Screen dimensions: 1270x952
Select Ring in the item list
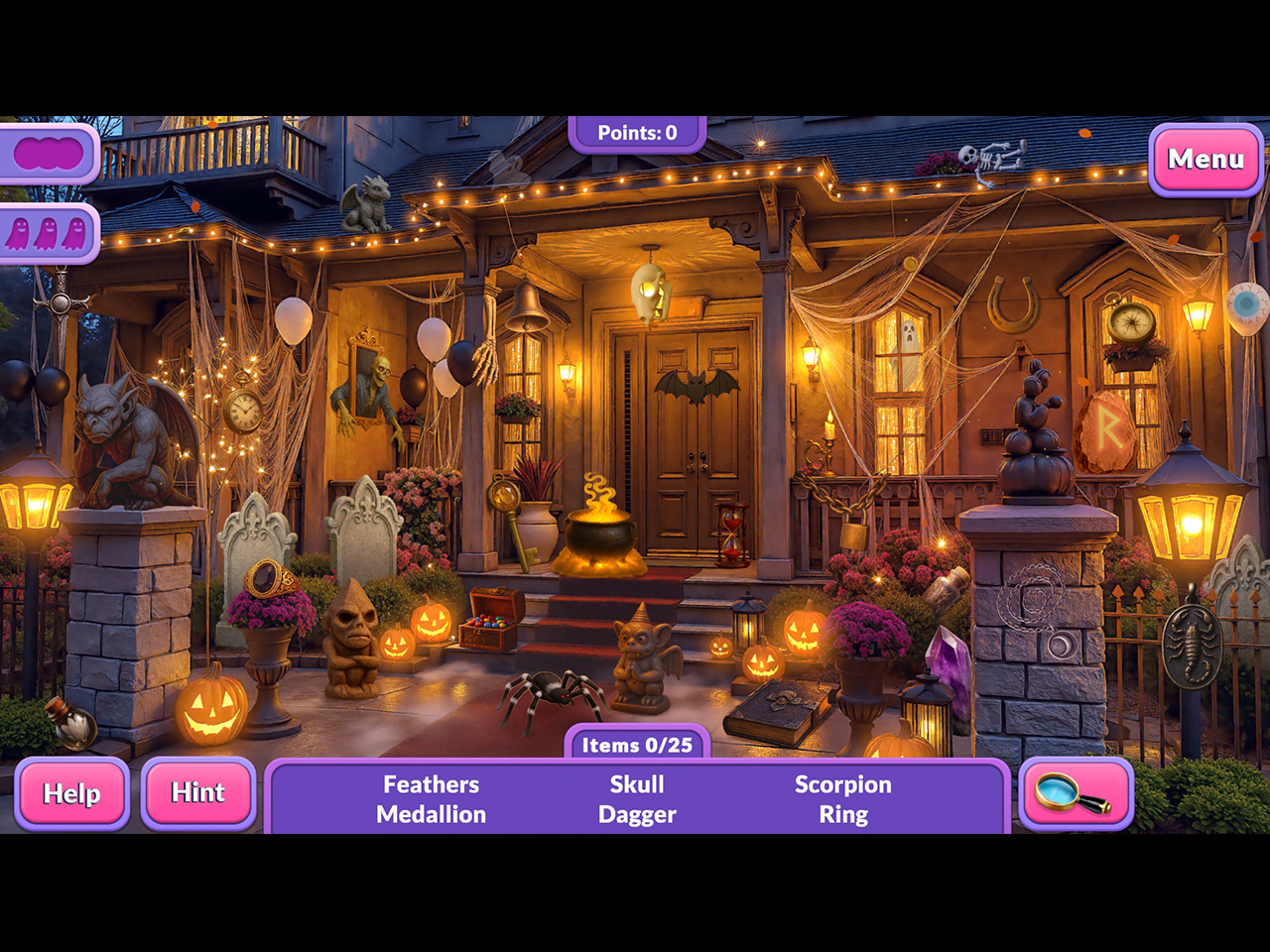842,814
